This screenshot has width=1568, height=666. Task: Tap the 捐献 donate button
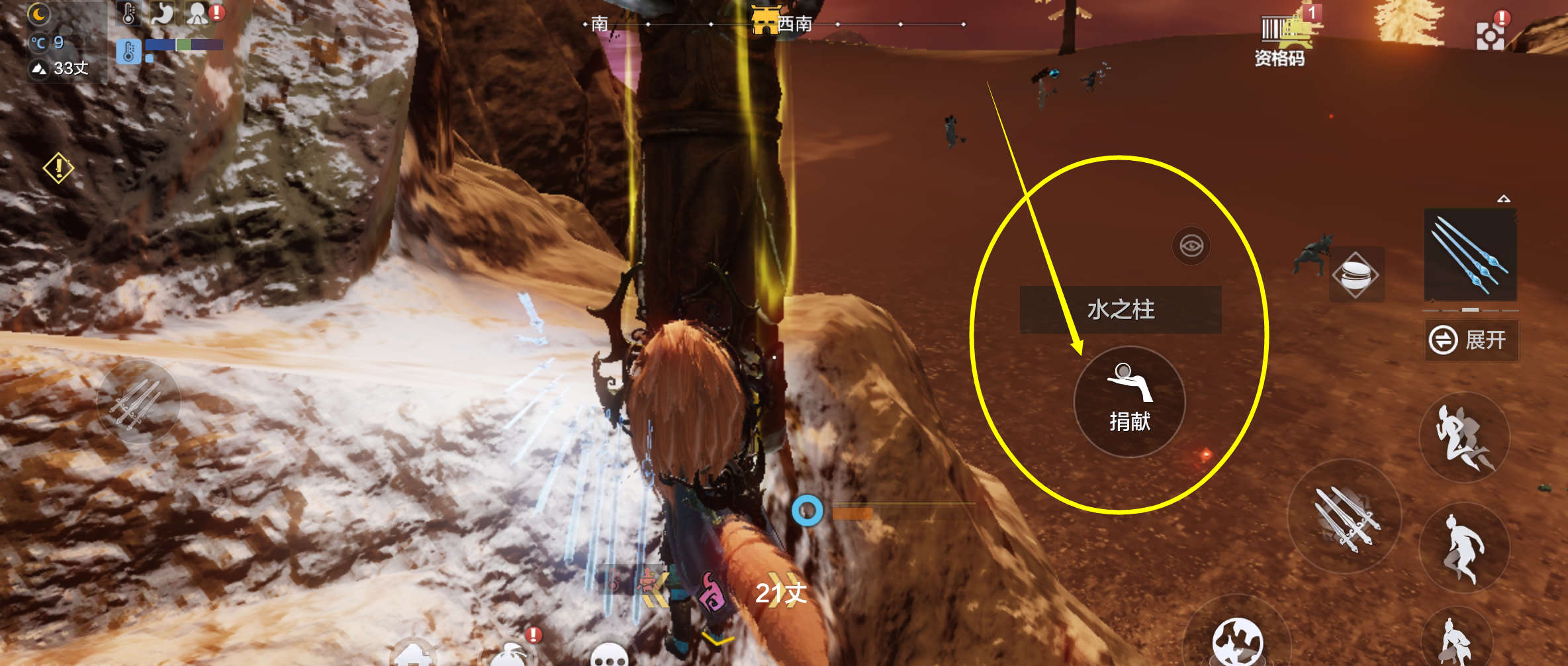click(1129, 402)
